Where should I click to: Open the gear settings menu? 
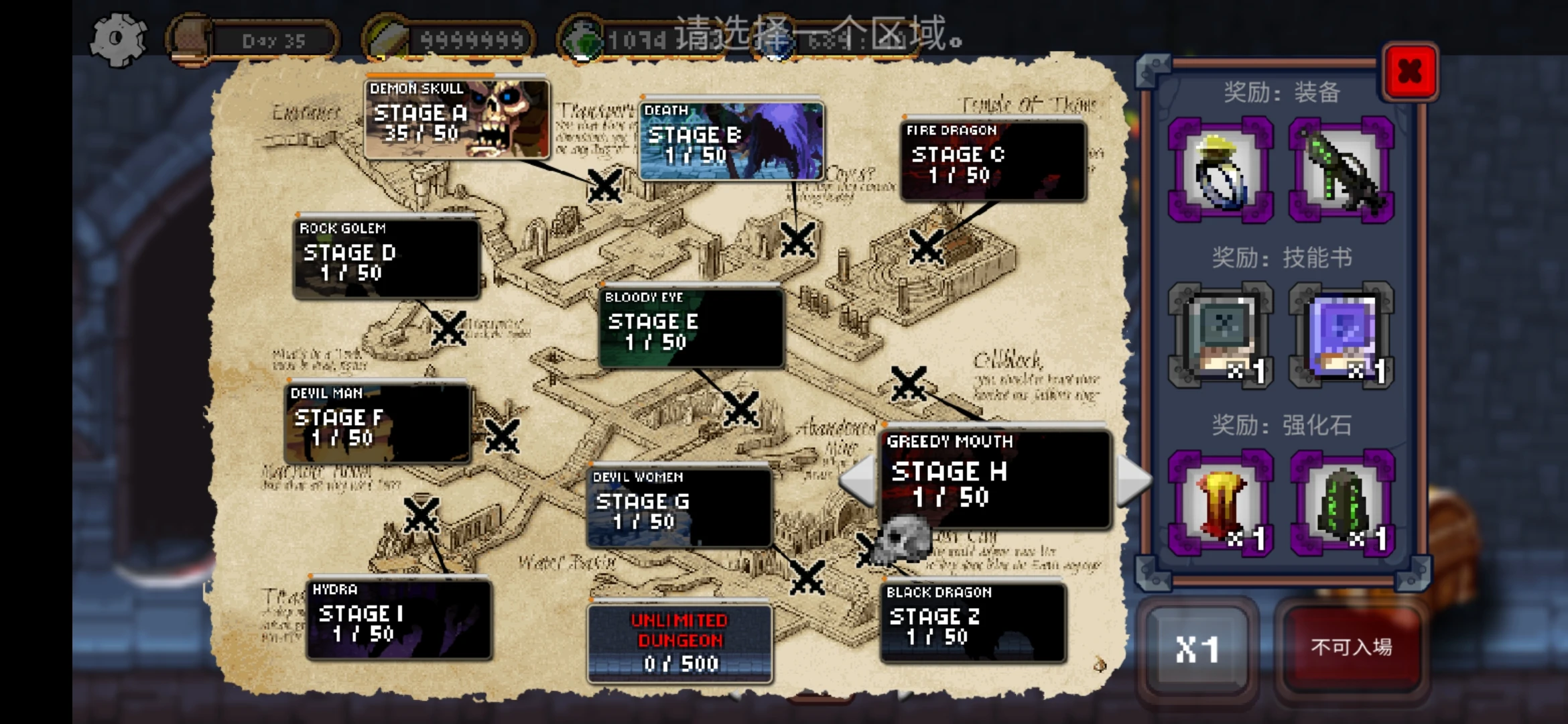[x=118, y=39]
